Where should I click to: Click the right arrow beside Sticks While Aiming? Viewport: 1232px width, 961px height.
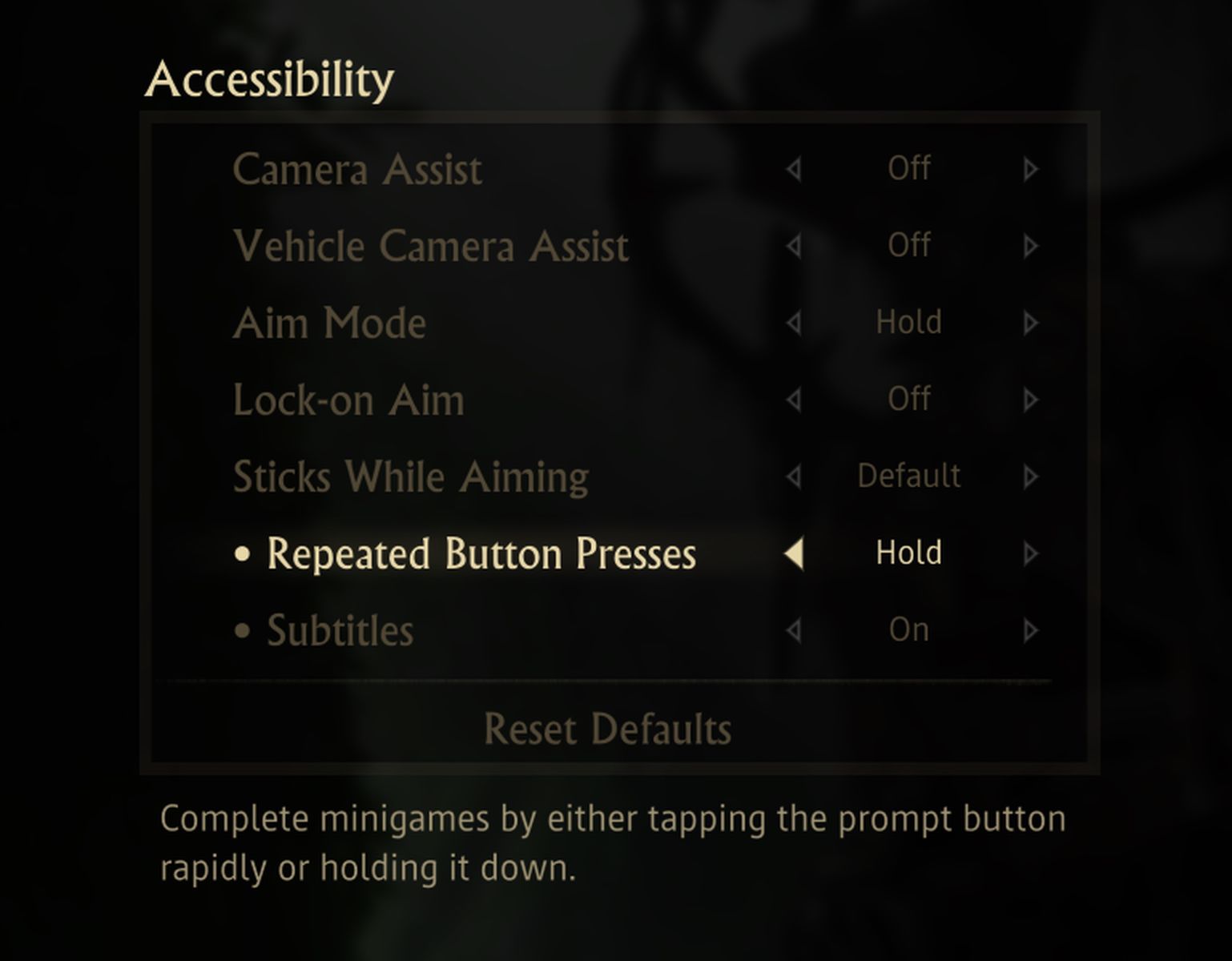click(x=1029, y=476)
